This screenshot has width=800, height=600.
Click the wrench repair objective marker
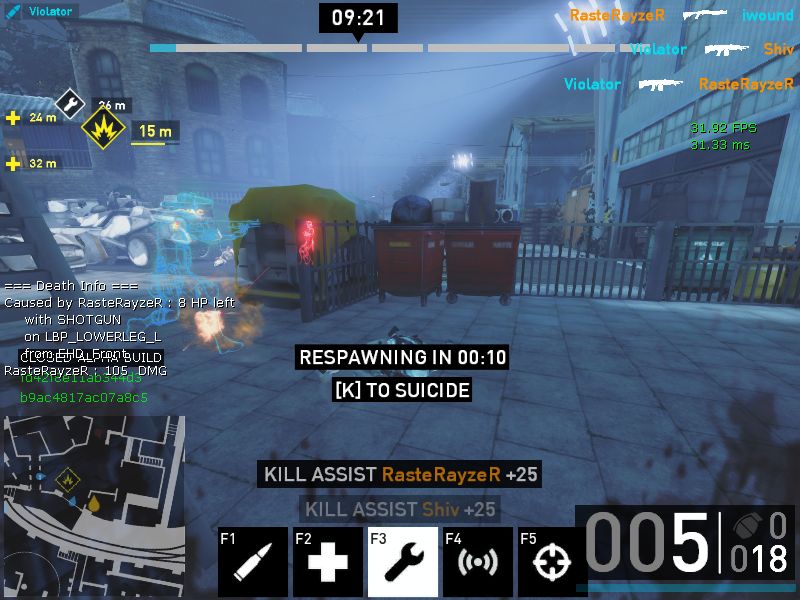tap(70, 101)
